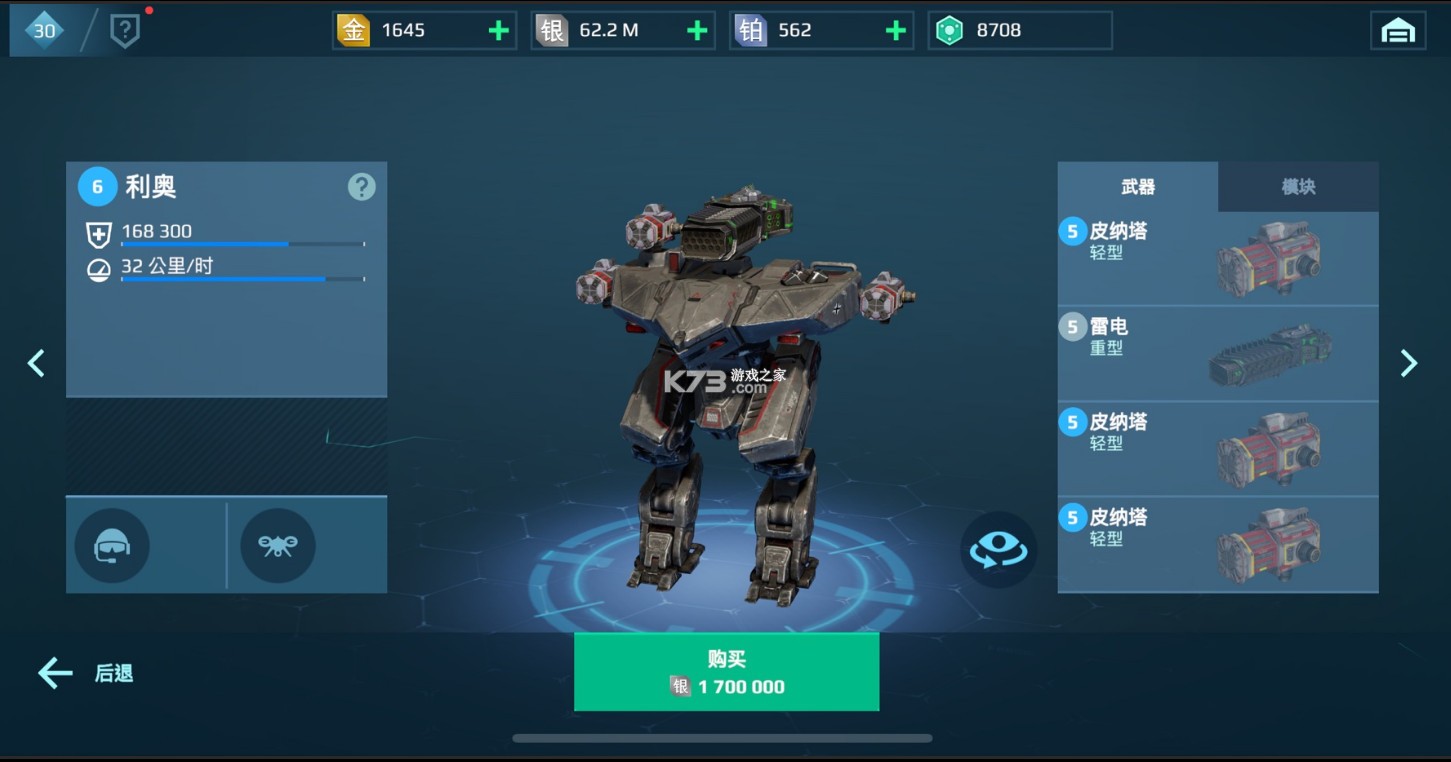1451x762 pixels.
Task: Open the question mark shield icon
Action: coord(124,31)
